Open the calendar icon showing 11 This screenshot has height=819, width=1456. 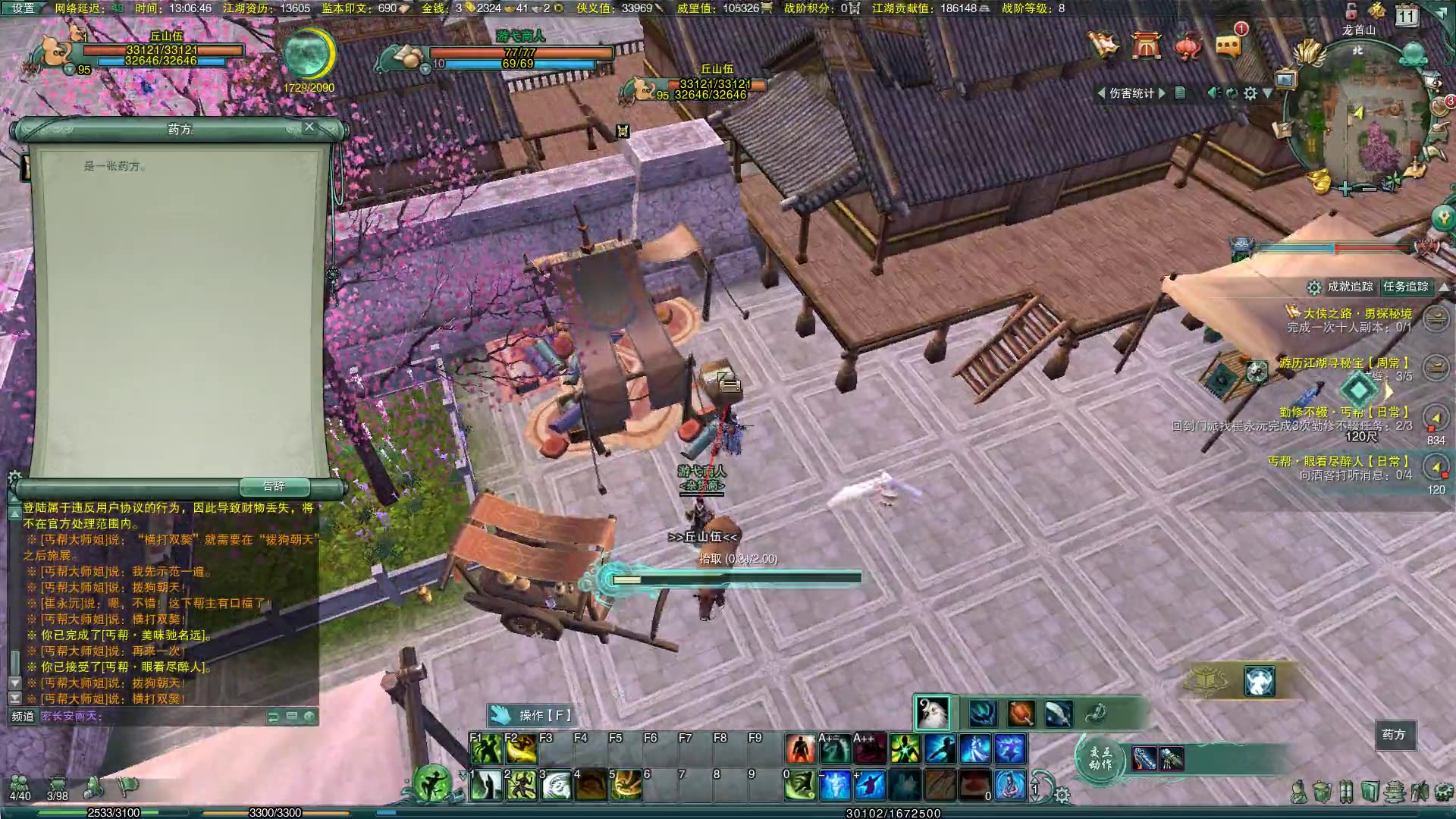tap(1407, 16)
